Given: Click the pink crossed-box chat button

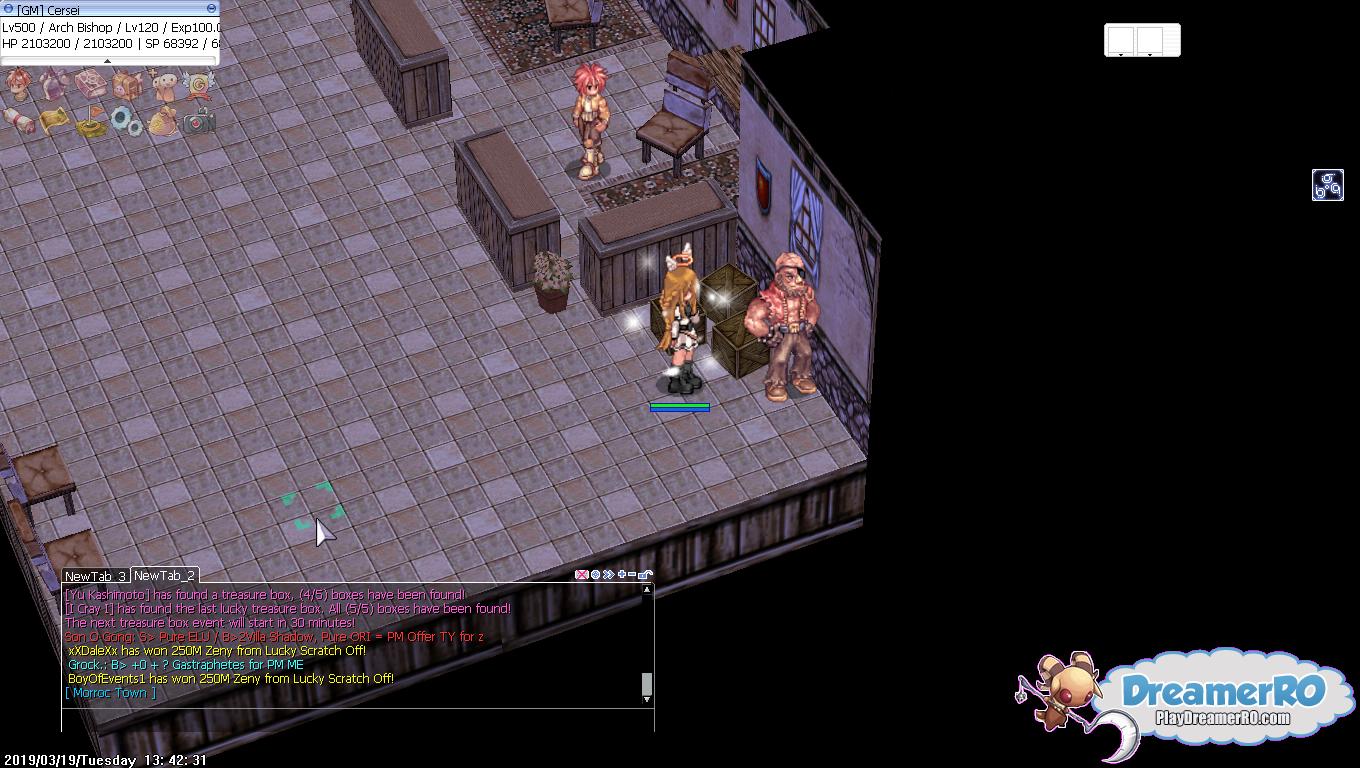Looking at the screenshot, I should click(x=581, y=575).
